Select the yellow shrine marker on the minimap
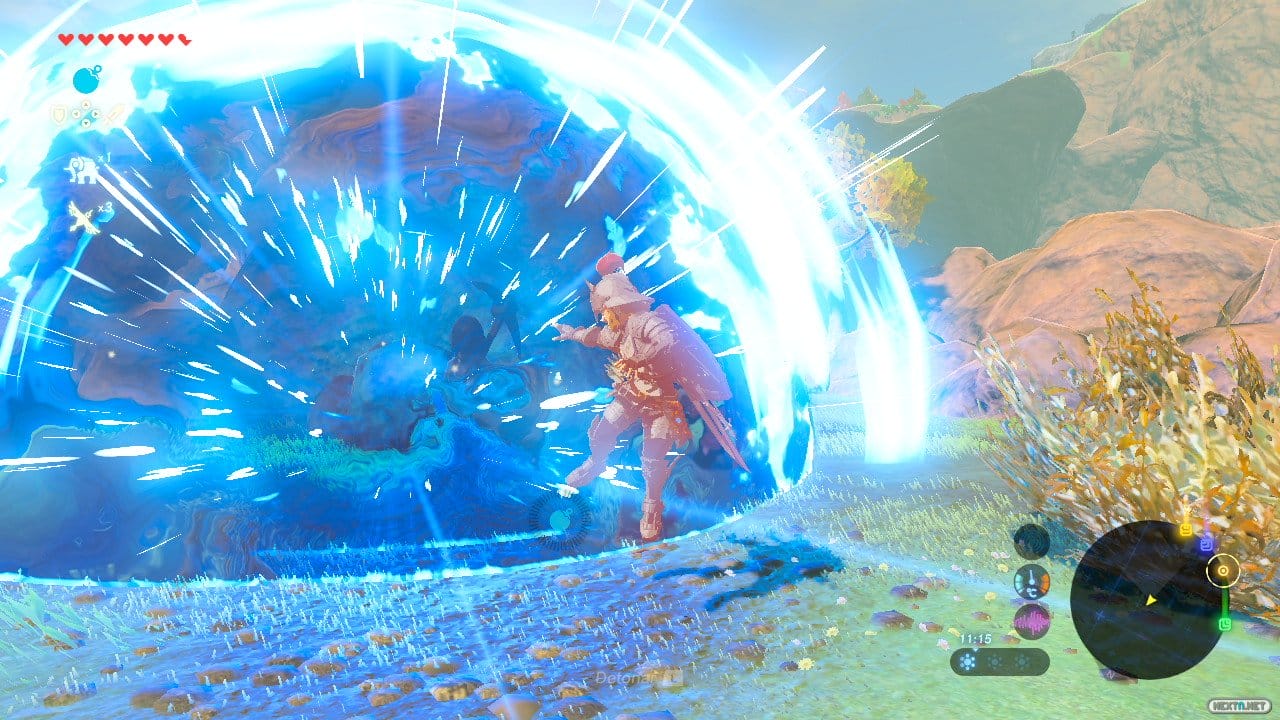Image resolution: width=1280 pixels, height=720 pixels. [x=1186, y=528]
